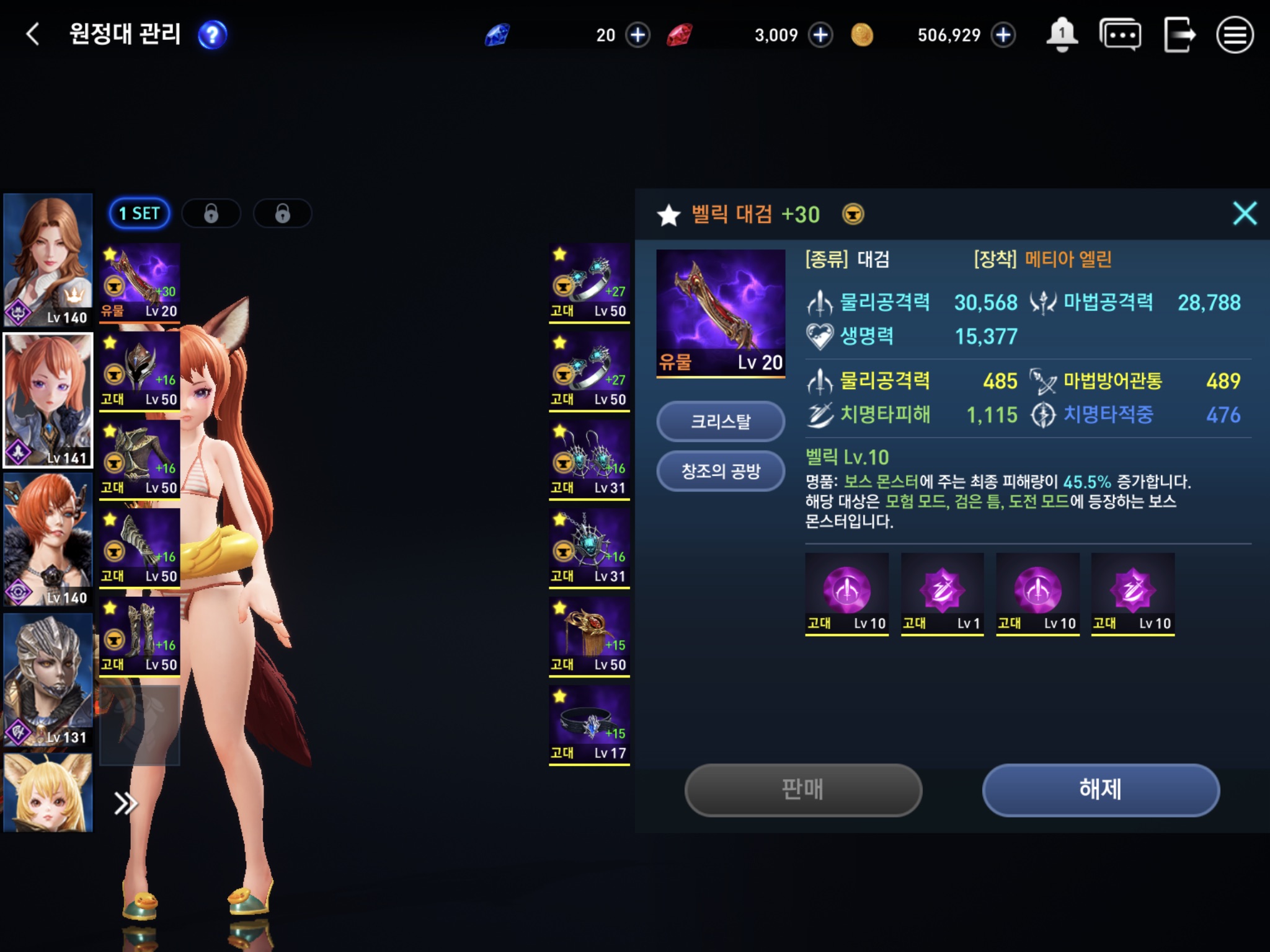Unequip weapon with the 해제 button
This screenshot has height=952, width=1270.
tap(1100, 790)
